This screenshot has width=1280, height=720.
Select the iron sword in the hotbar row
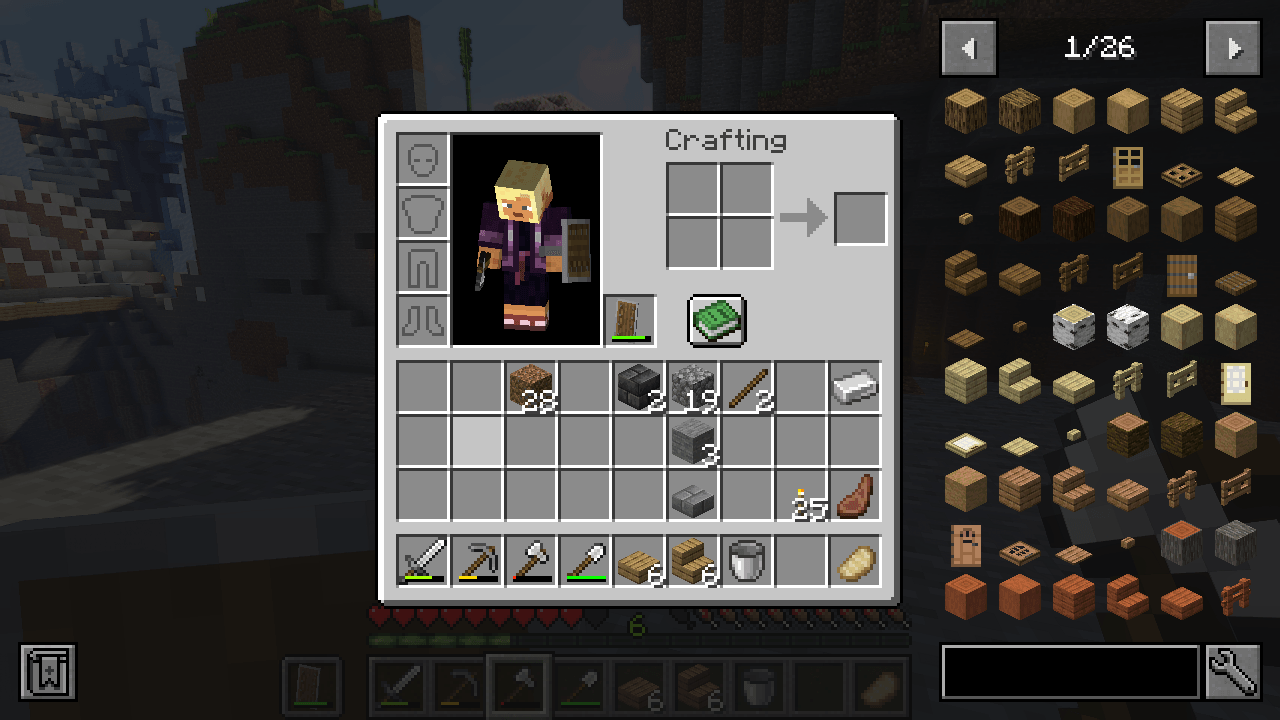[422, 561]
